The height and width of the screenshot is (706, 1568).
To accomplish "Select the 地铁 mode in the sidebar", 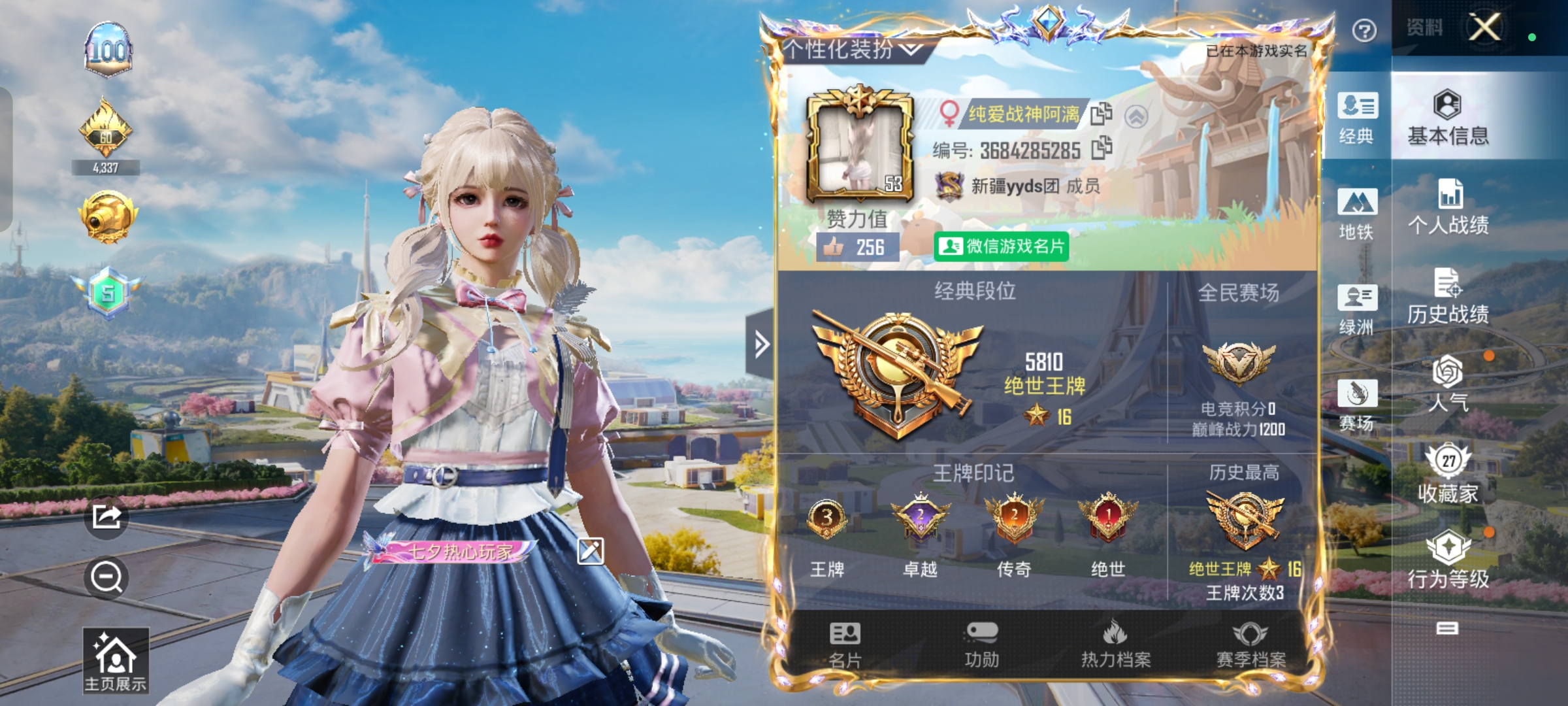I will pyautogui.click(x=1358, y=214).
